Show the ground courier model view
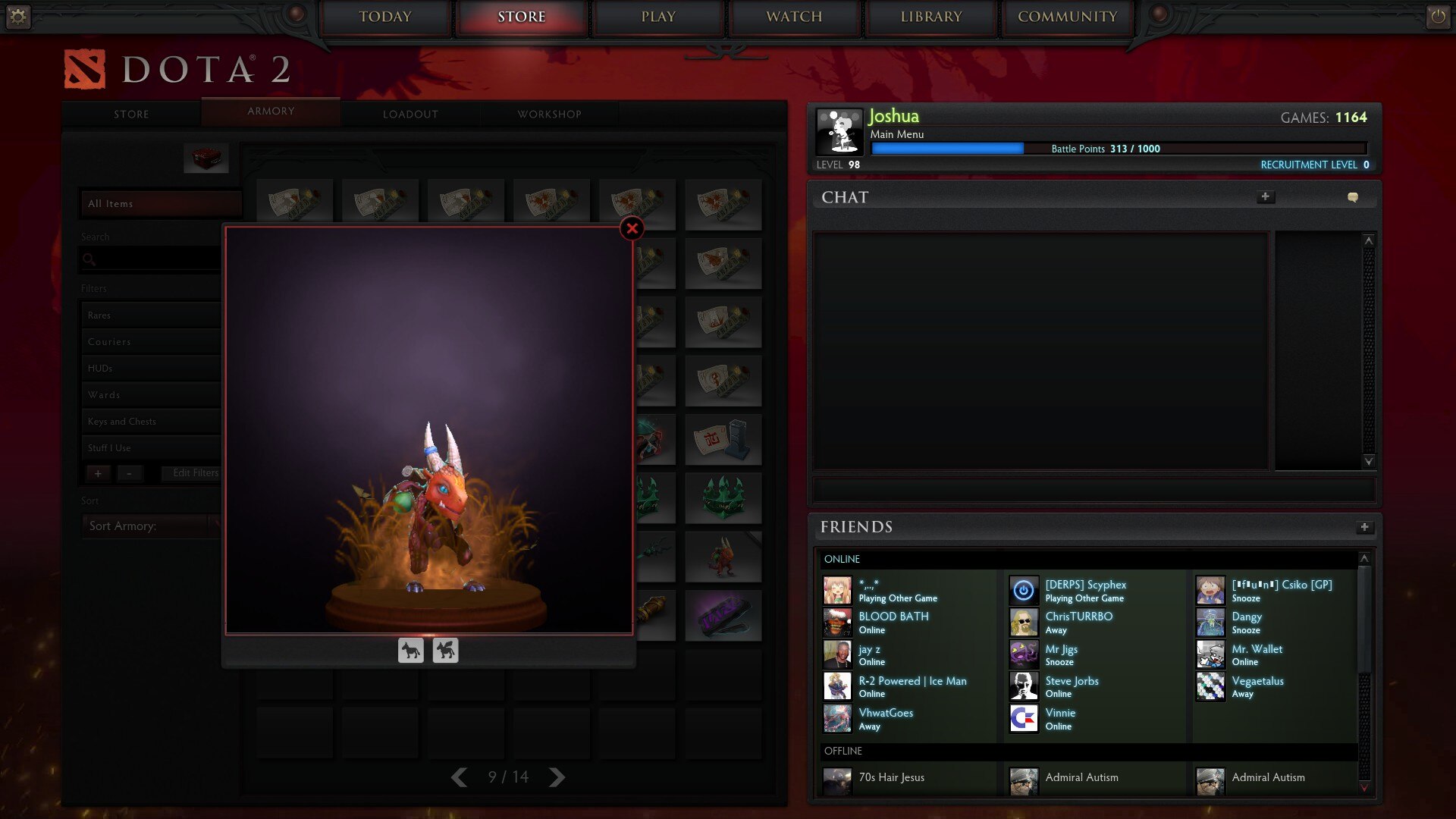Screen dimensions: 1456x819 coord(411,651)
